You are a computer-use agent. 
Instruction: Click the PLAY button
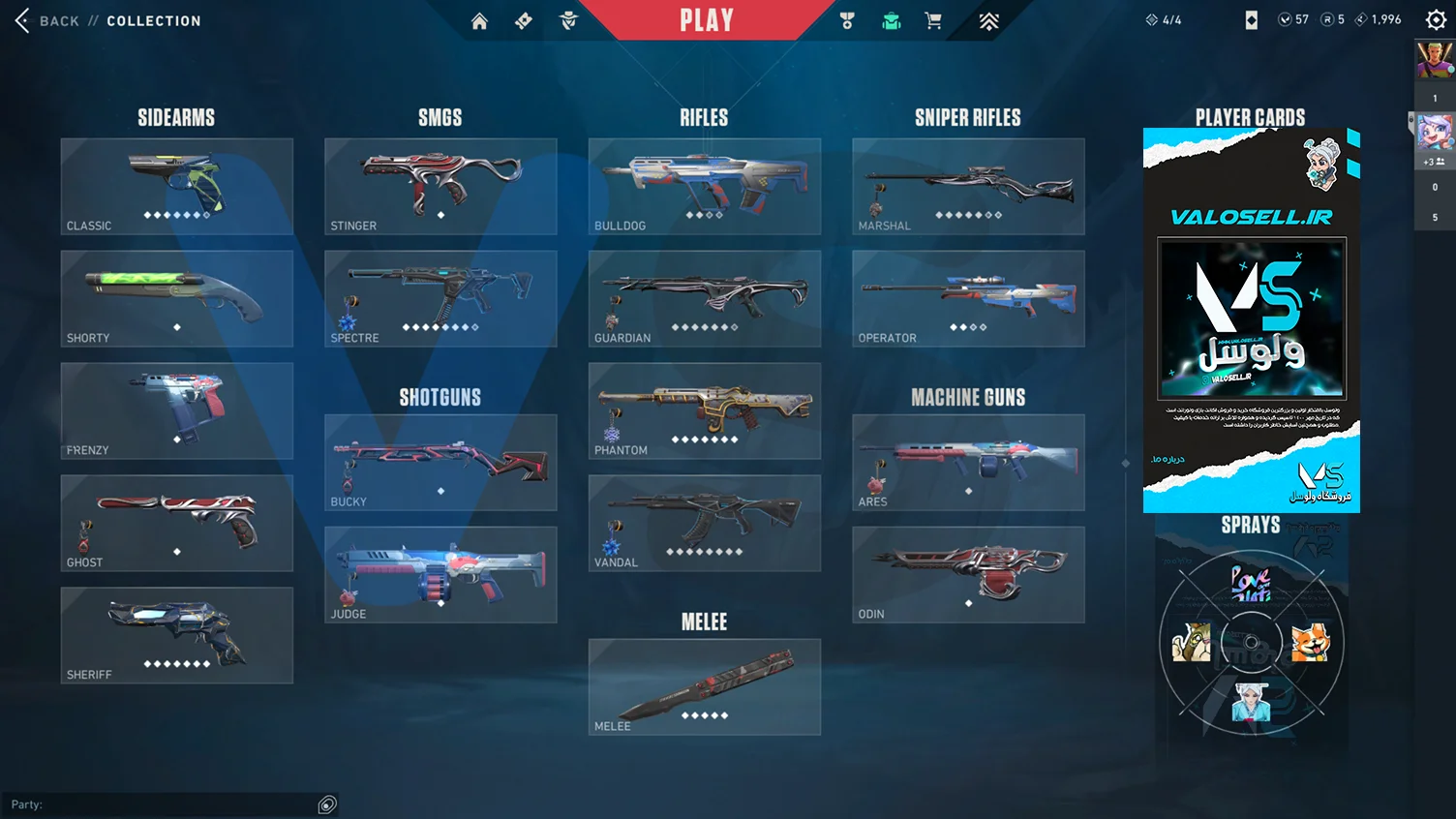[706, 20]
